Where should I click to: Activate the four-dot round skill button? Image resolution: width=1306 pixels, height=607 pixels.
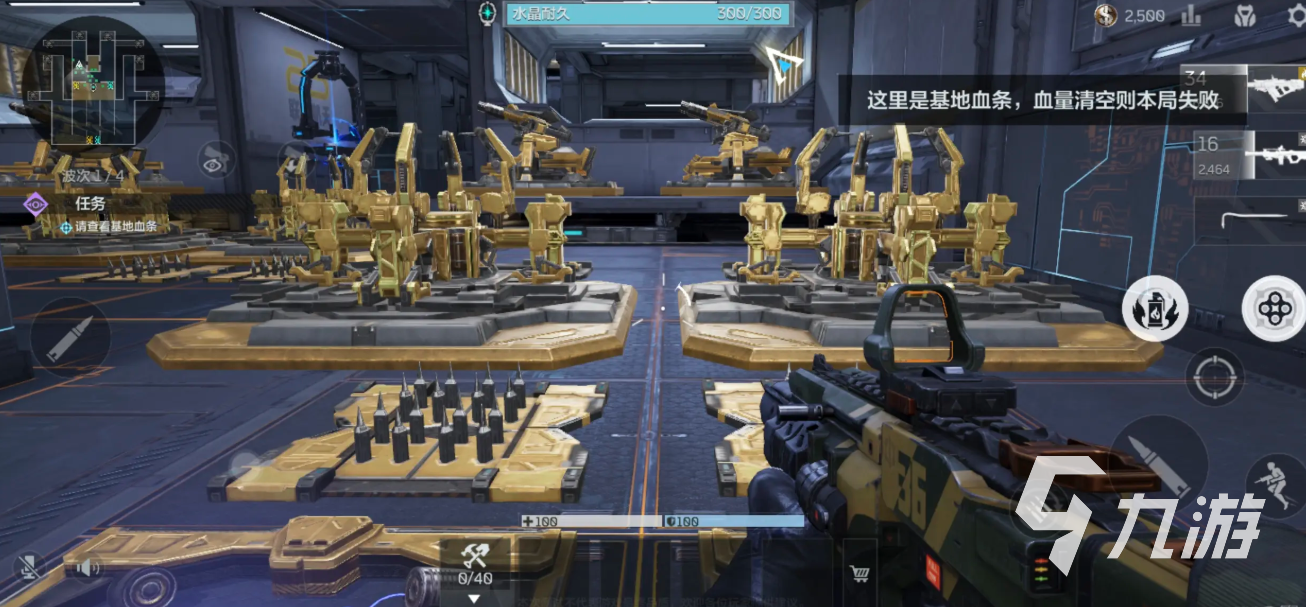1274,309
